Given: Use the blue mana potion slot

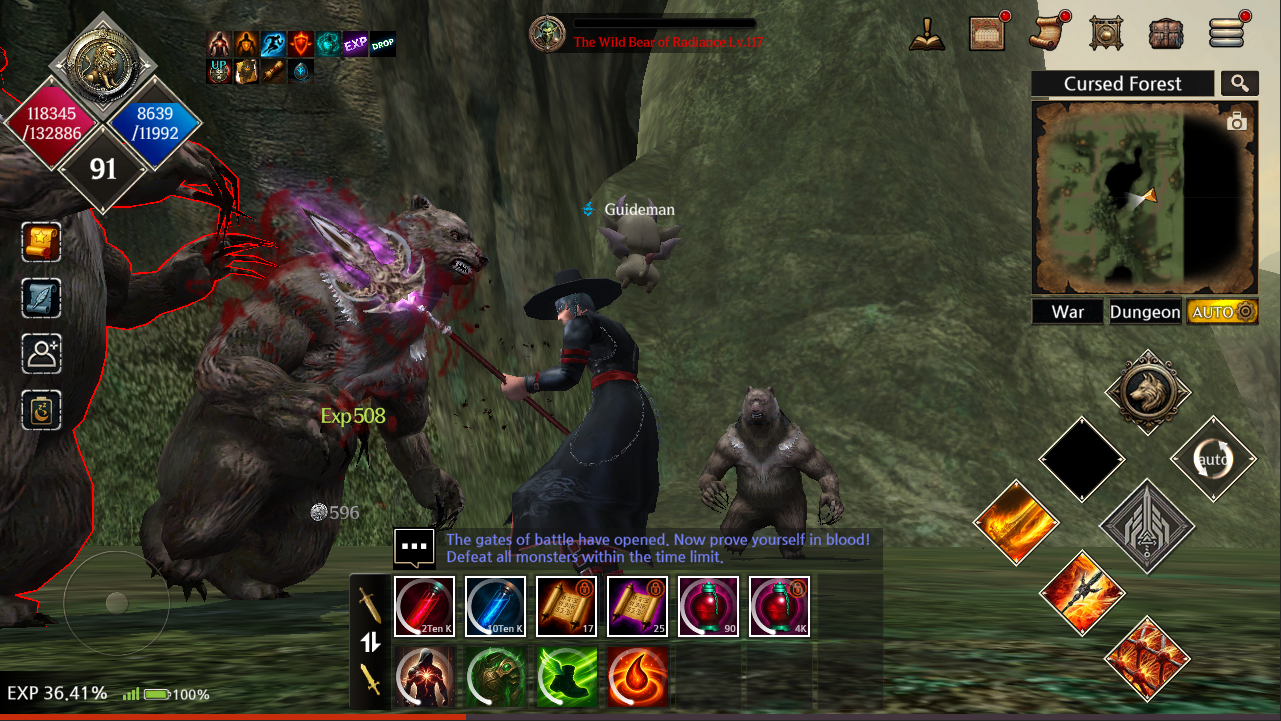Looking at the screenshot, I should (495, 607).
